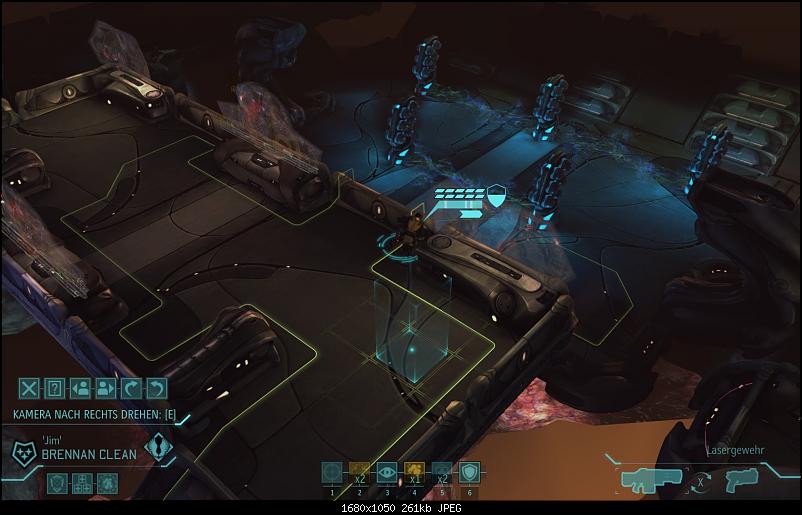This screenshot has height=515, width=802.
Task: Select the previous soldier arrow button
Action: pos(82,388)
